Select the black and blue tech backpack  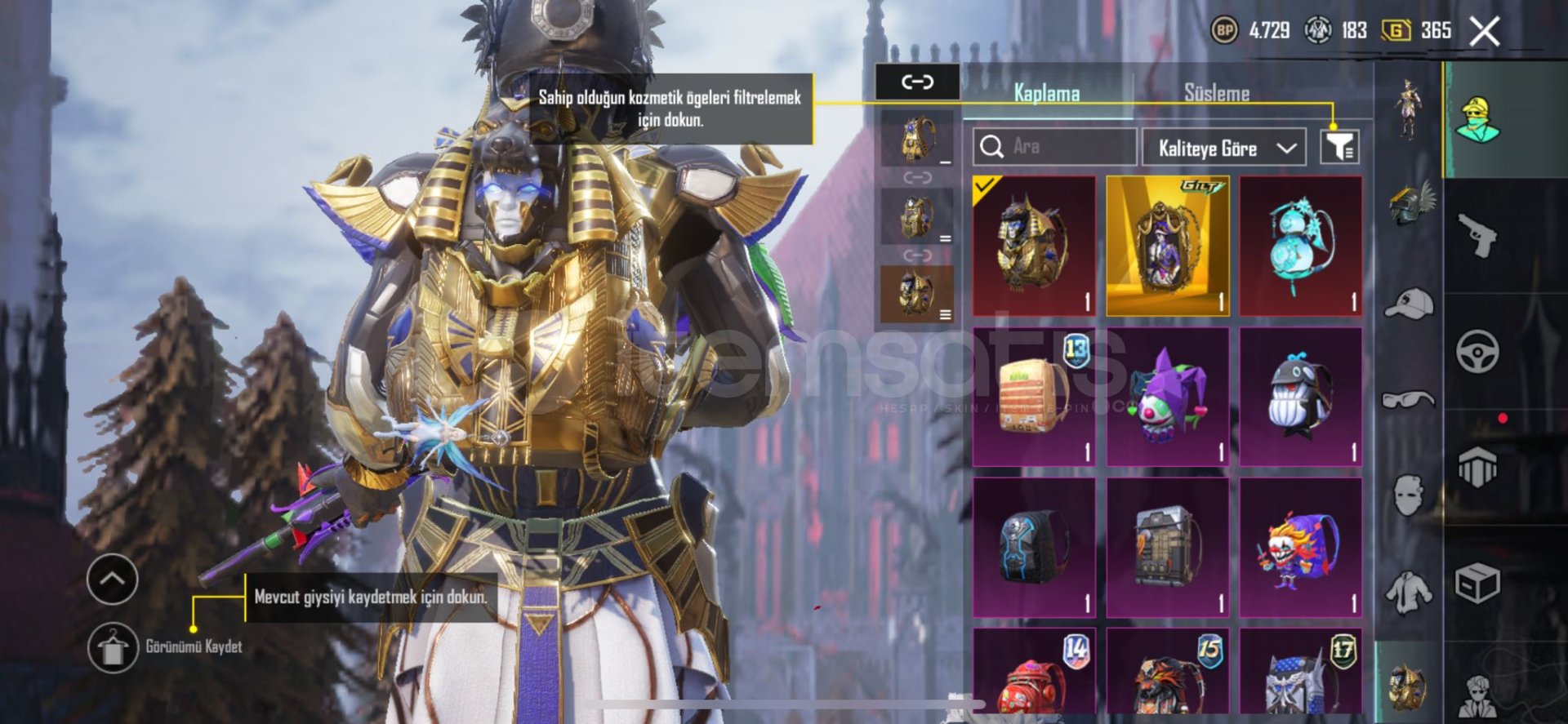(x=1034, y=548)
